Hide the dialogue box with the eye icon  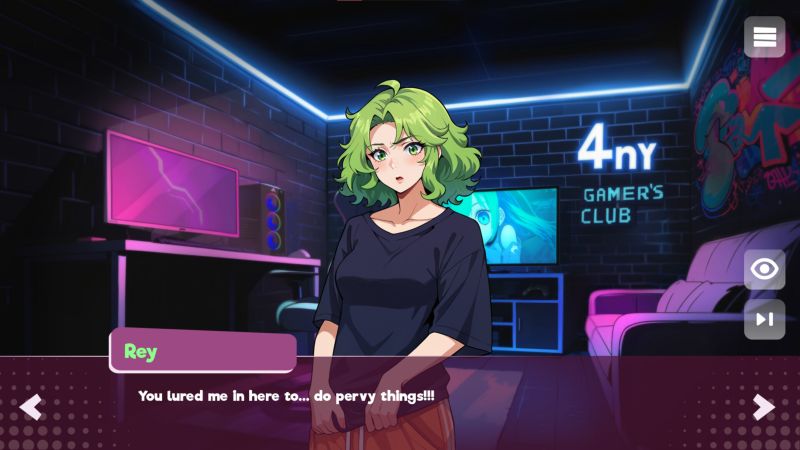(x=765, y=269)
